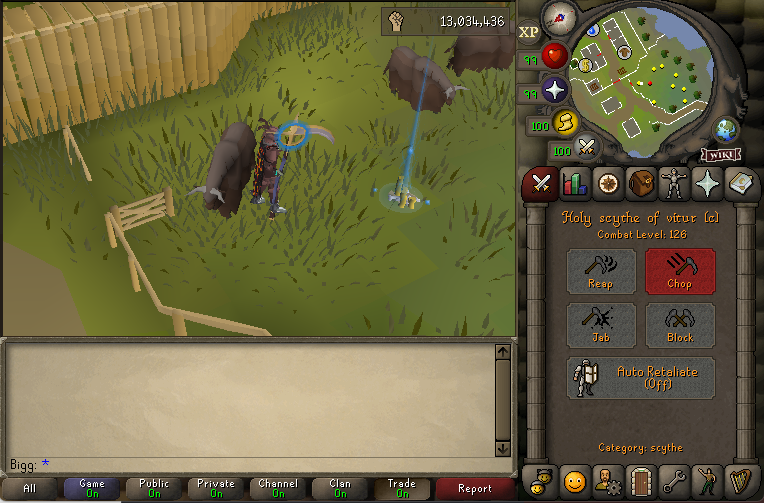This screenshot has width=764, height=503.
Task: Select the Reap attack style
Action: pos(601,271)
